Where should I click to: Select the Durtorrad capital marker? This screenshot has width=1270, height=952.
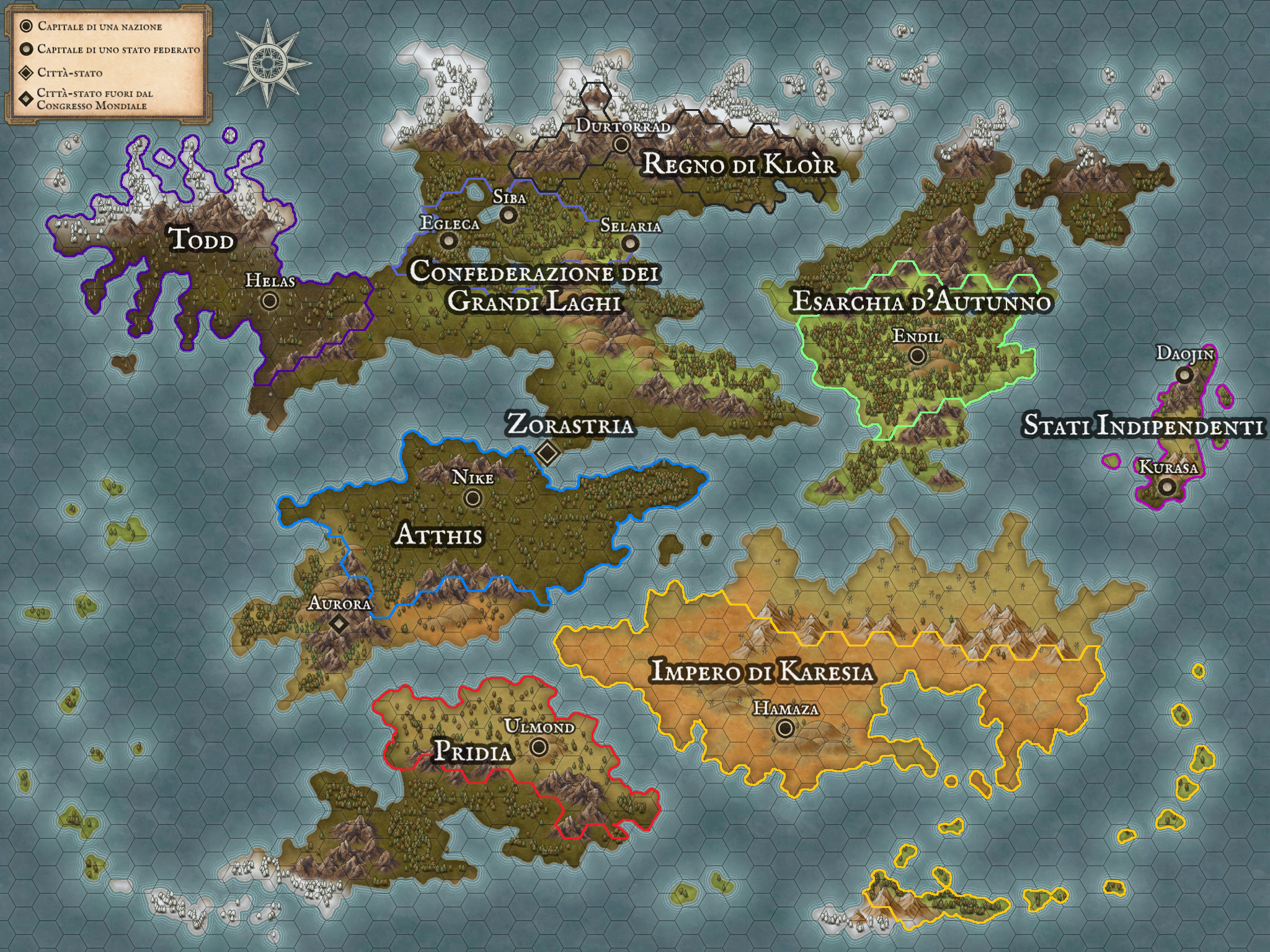point(621,144)
